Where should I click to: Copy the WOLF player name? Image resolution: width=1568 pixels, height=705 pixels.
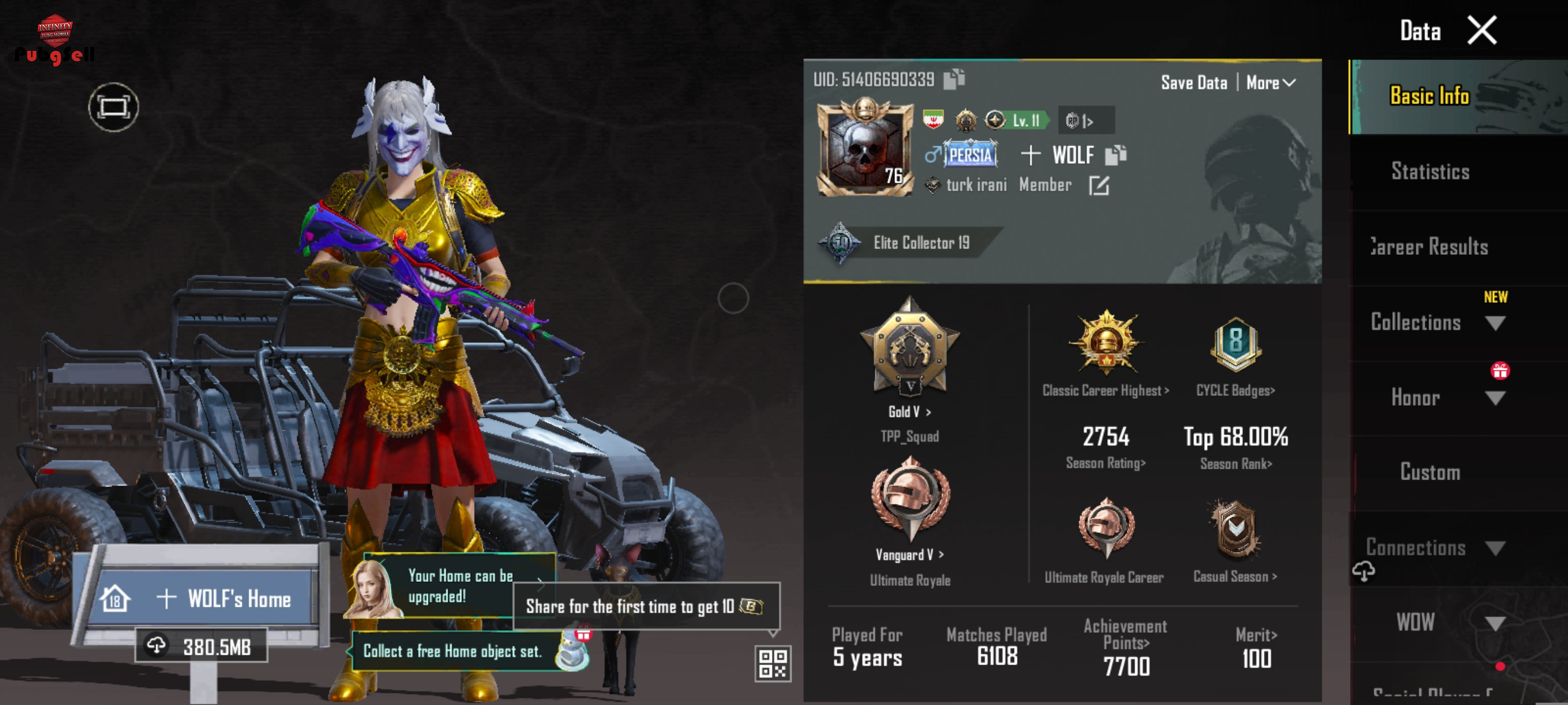[x=1115, y=155]
